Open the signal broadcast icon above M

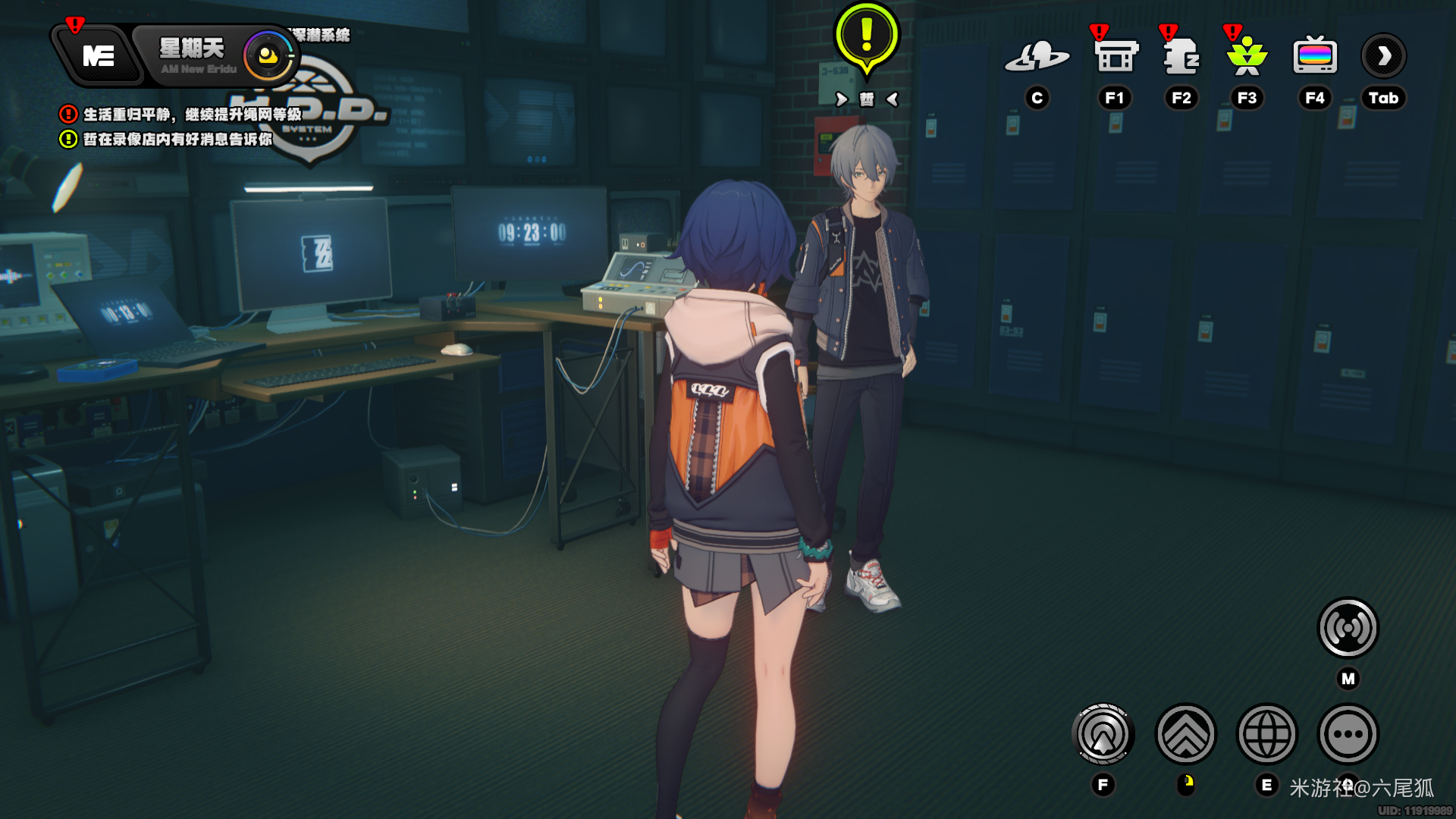point(1348,628)
